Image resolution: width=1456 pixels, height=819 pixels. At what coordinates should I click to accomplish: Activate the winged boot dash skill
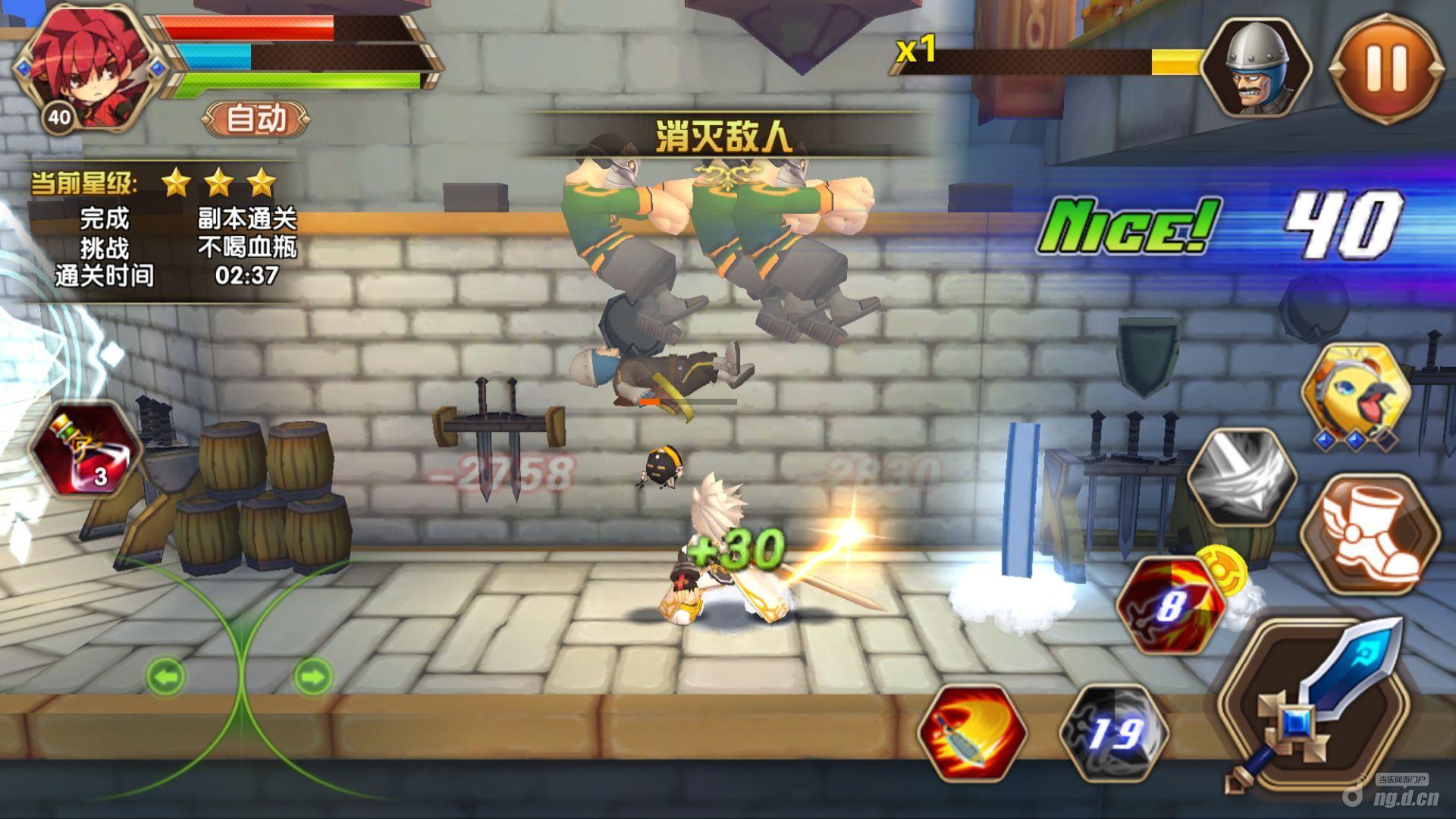coord(1371,534)
